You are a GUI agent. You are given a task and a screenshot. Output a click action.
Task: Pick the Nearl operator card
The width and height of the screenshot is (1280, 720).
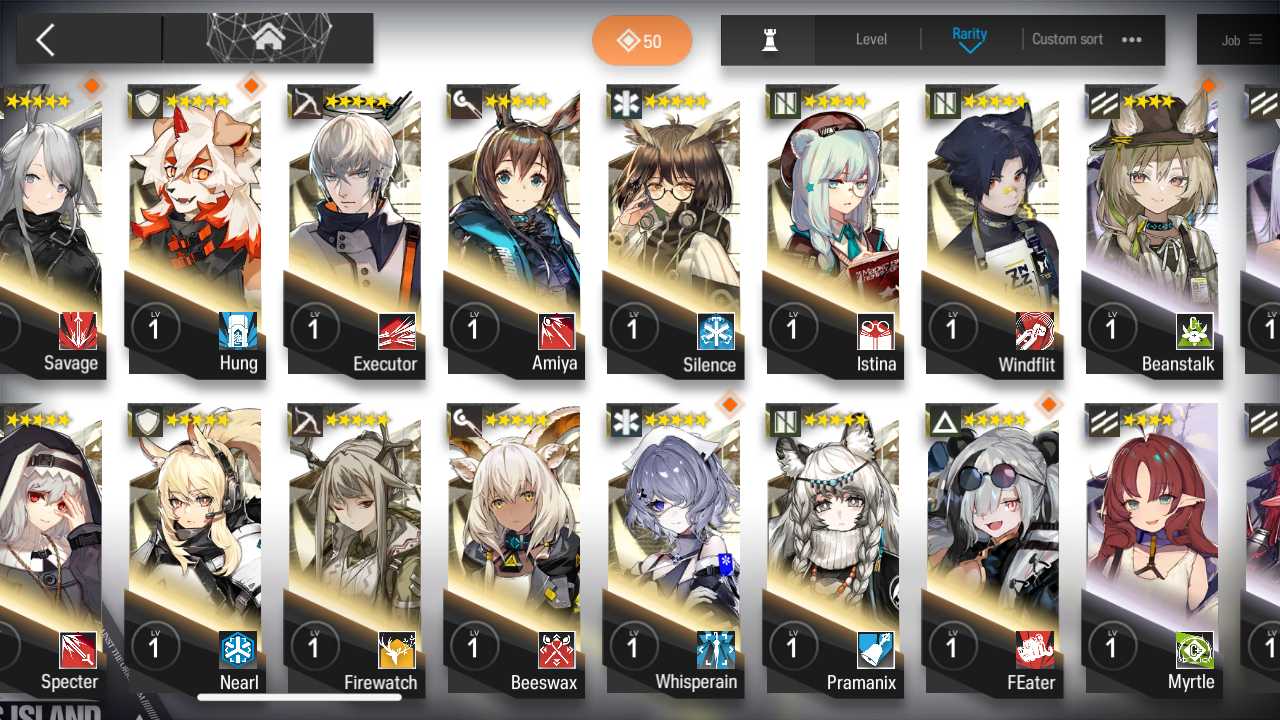click(x=195, y=548)
